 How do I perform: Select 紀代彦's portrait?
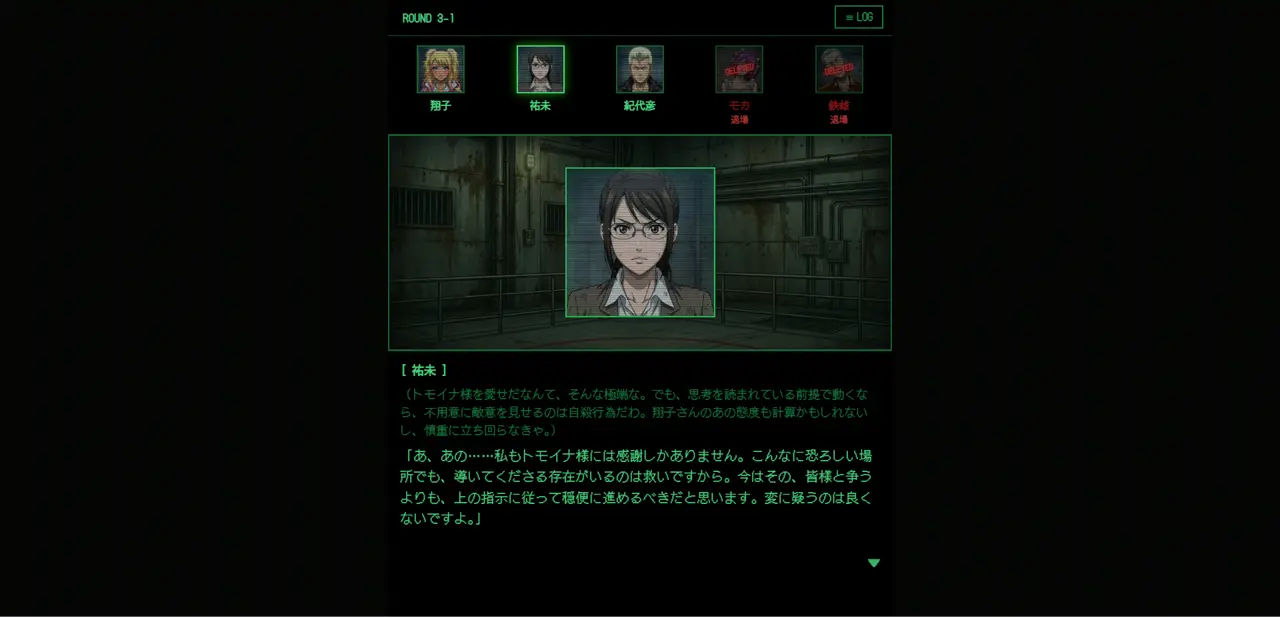click(x=640, y=69)
